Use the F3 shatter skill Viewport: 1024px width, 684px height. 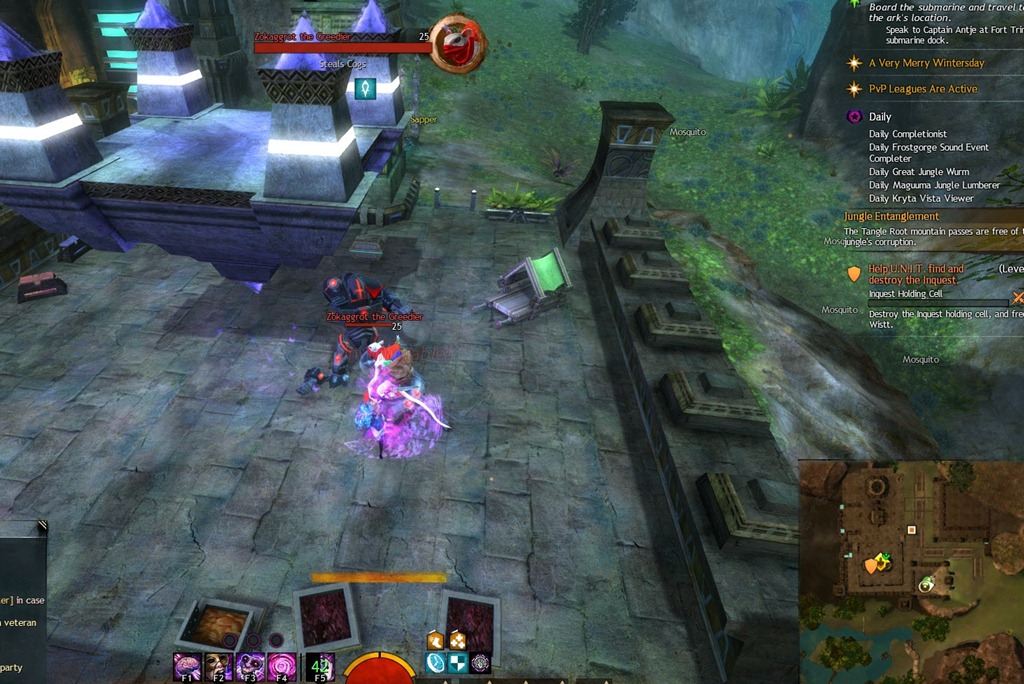click(250, 667)
